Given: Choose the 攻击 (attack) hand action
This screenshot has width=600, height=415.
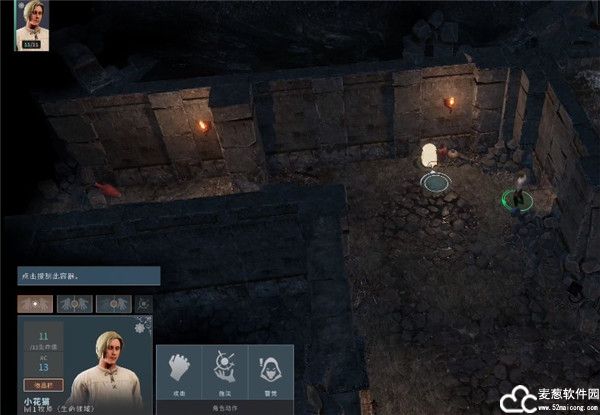Looking at the screenshot, I should click(180, 369).
